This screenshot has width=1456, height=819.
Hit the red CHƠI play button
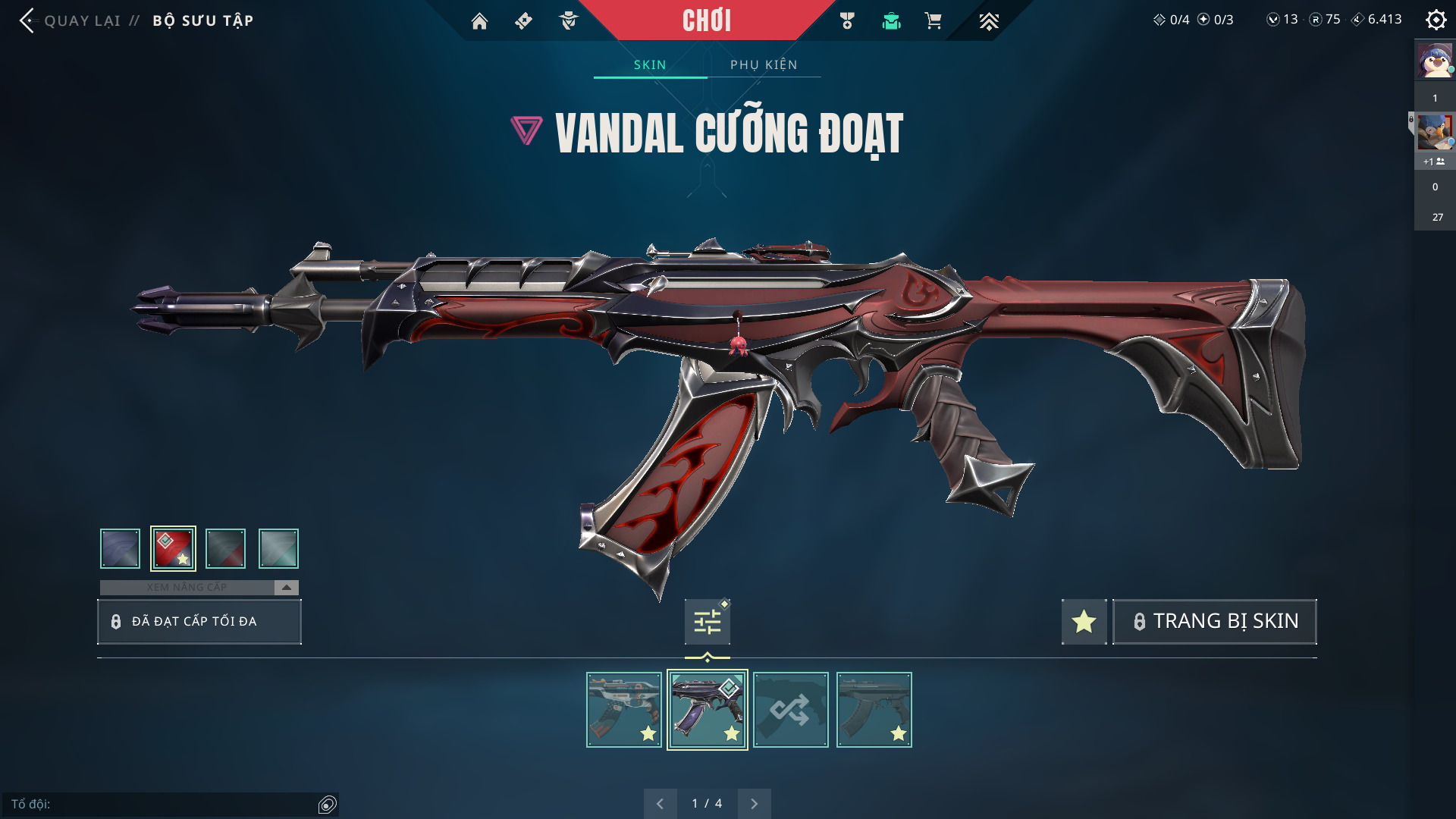[x=706, y=20]
